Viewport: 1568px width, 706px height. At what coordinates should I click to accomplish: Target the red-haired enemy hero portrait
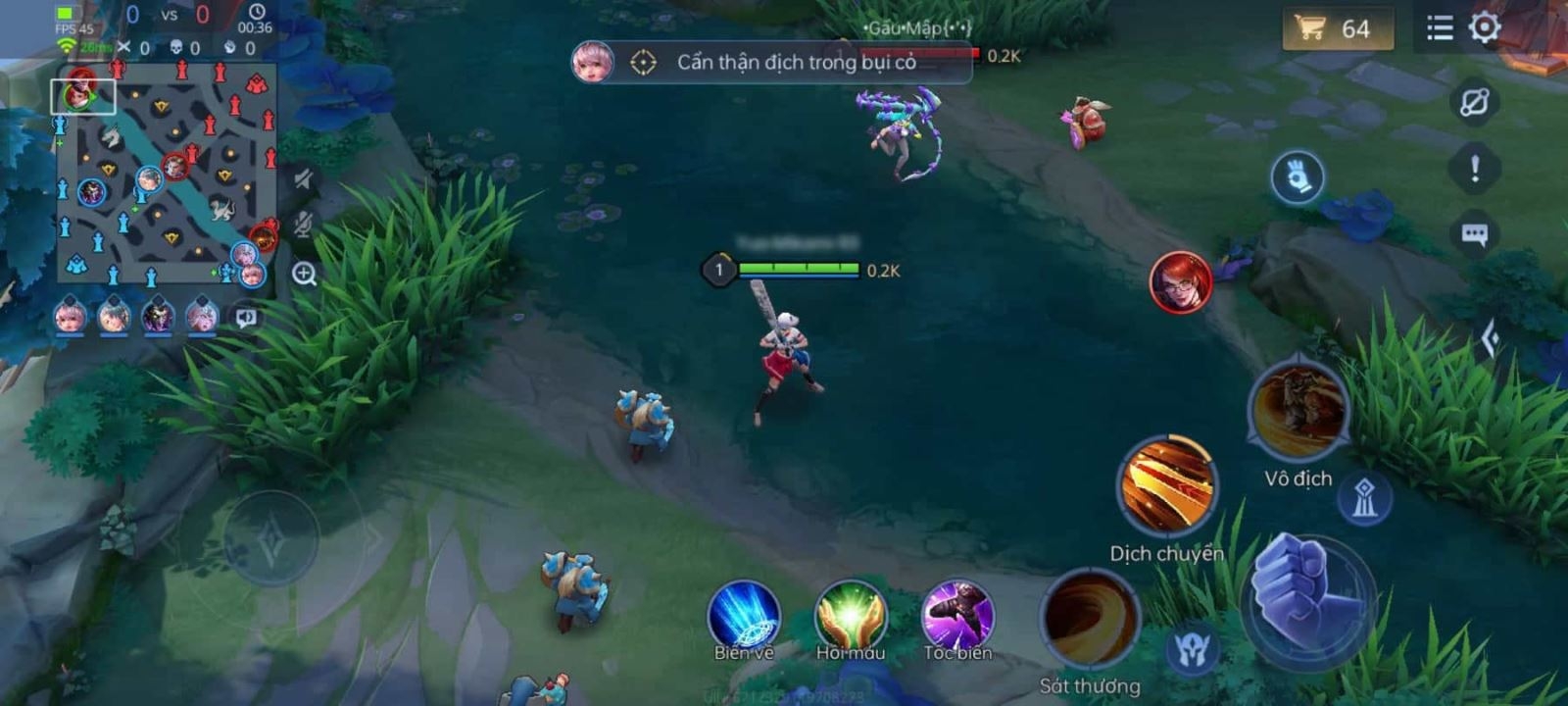click(x=1181, y=282)
